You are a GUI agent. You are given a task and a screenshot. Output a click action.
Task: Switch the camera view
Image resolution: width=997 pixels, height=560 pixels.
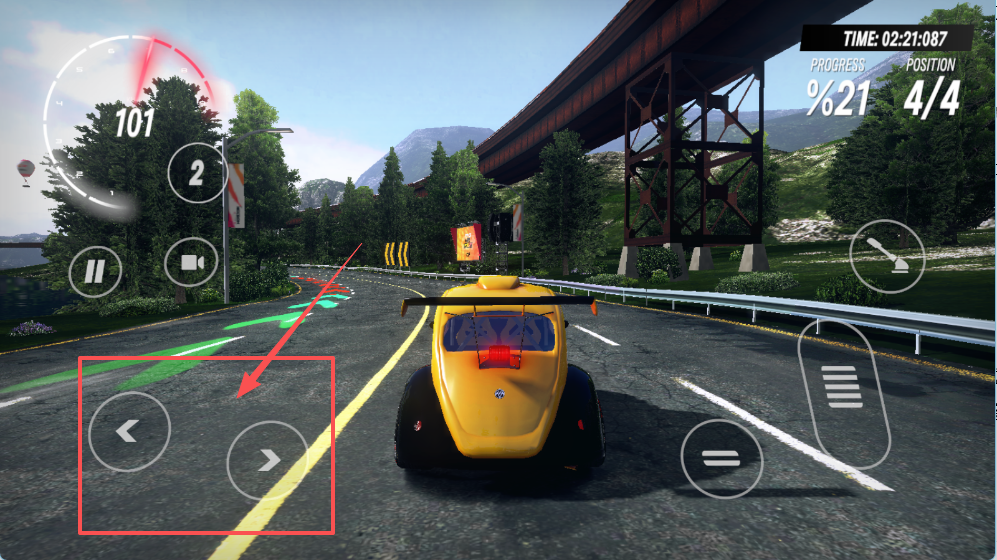[191, 264]
